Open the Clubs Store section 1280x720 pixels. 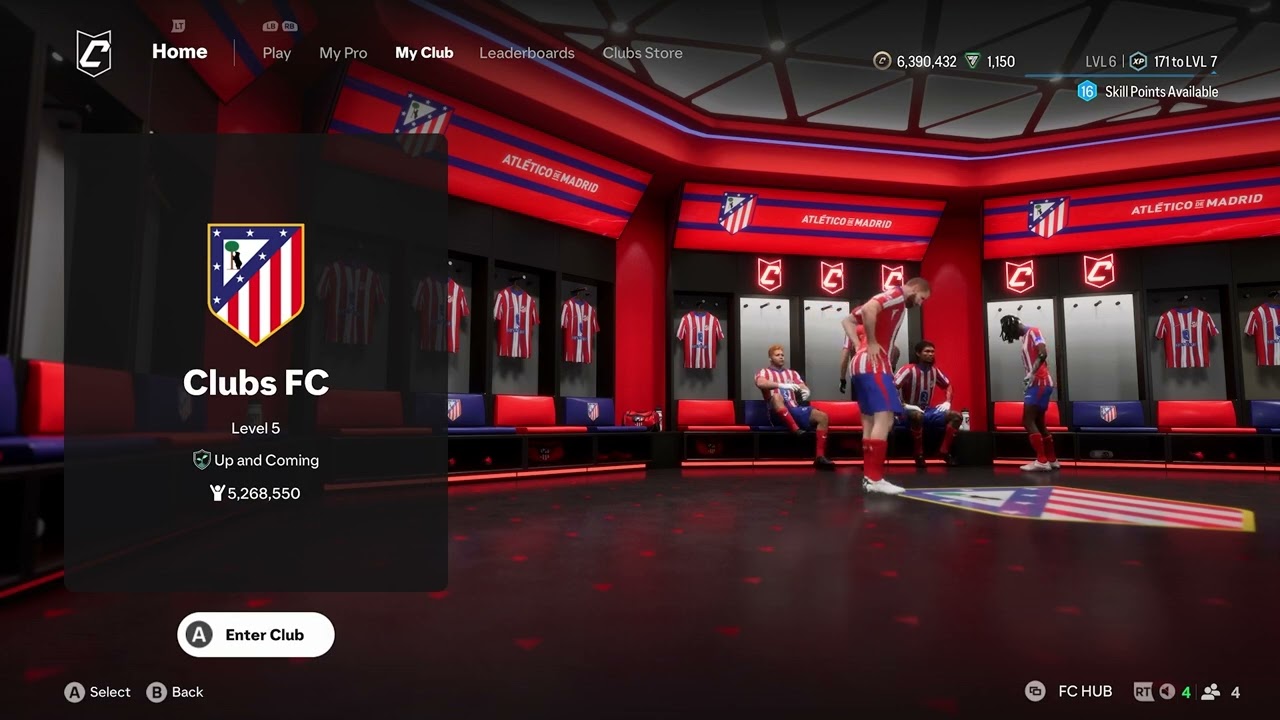642,53
